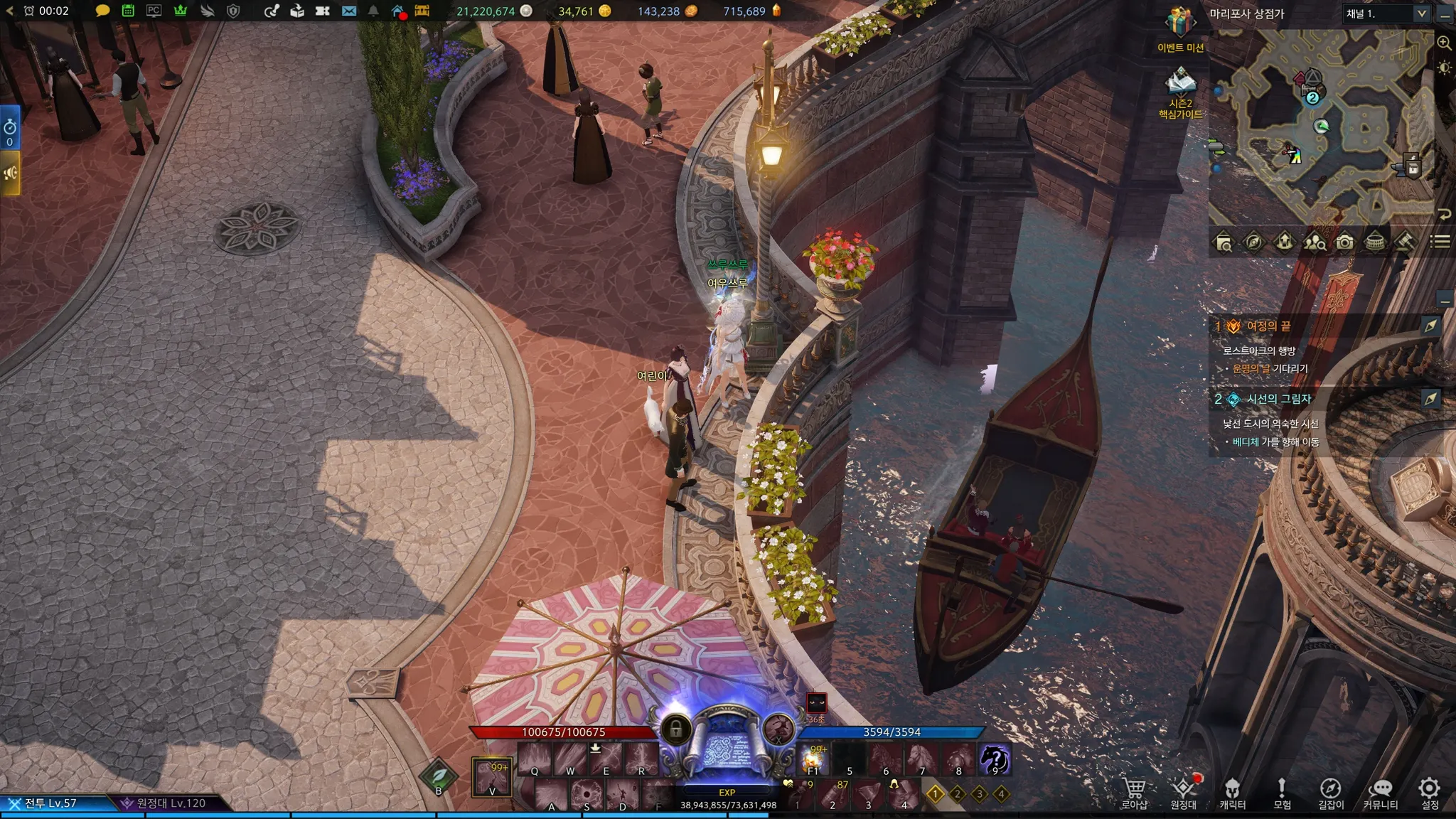
Task: Open the 로아샵 shop menu
Action: [1134, 791]
